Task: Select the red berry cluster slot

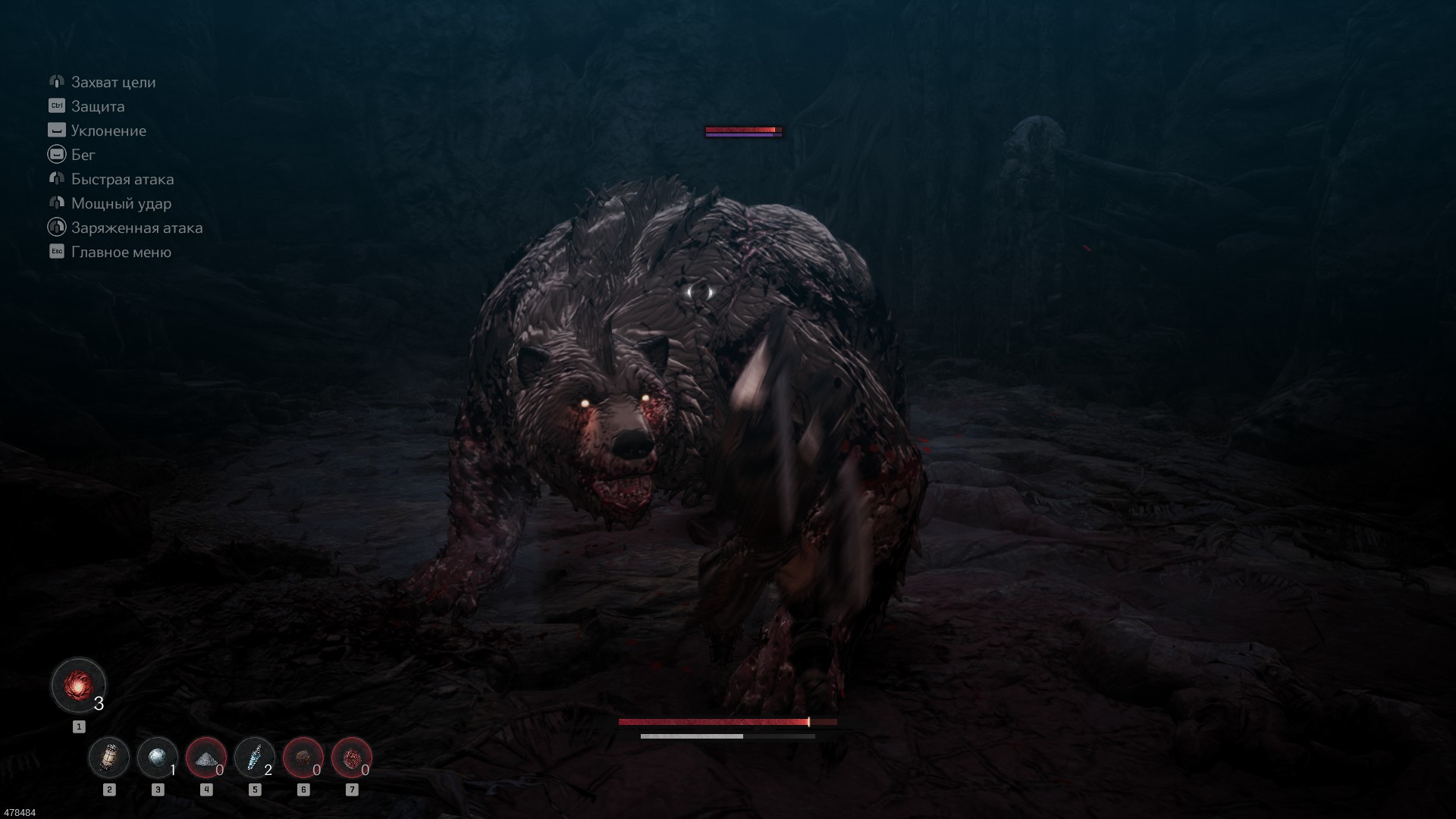Action: (x=352, y=758)
